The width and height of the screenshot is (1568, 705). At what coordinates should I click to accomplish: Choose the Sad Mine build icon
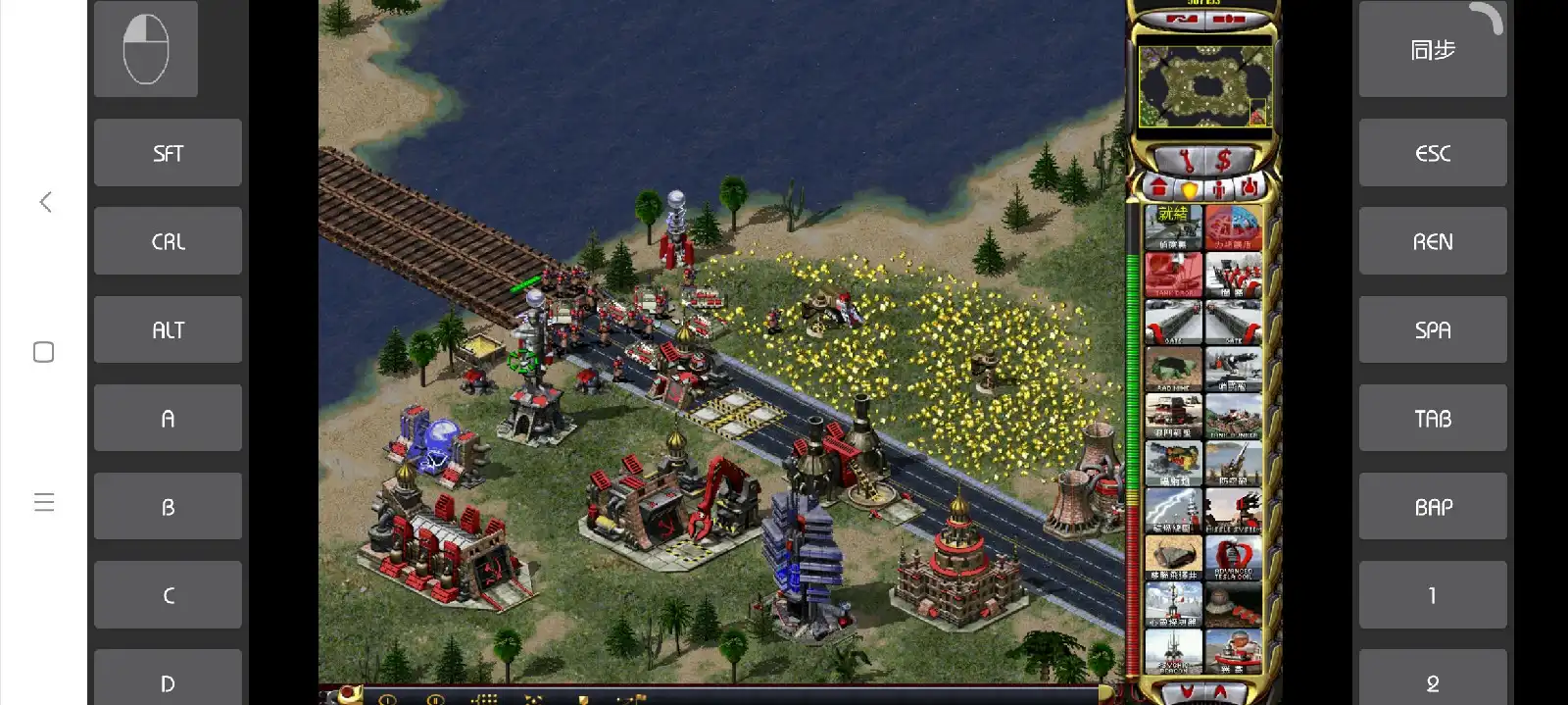point(1173,369)
